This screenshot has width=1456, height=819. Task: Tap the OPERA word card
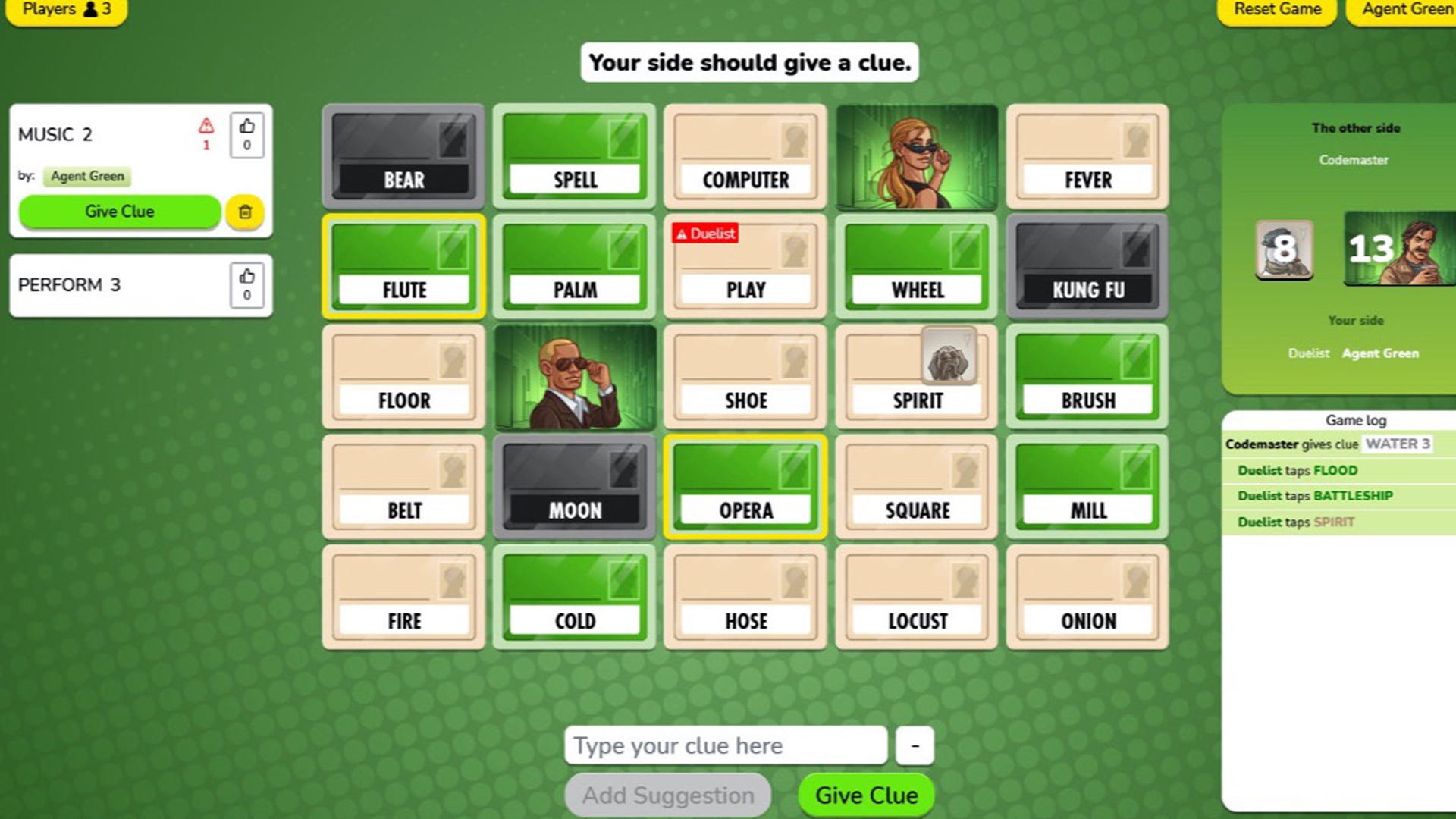click(x=745, y=488)
